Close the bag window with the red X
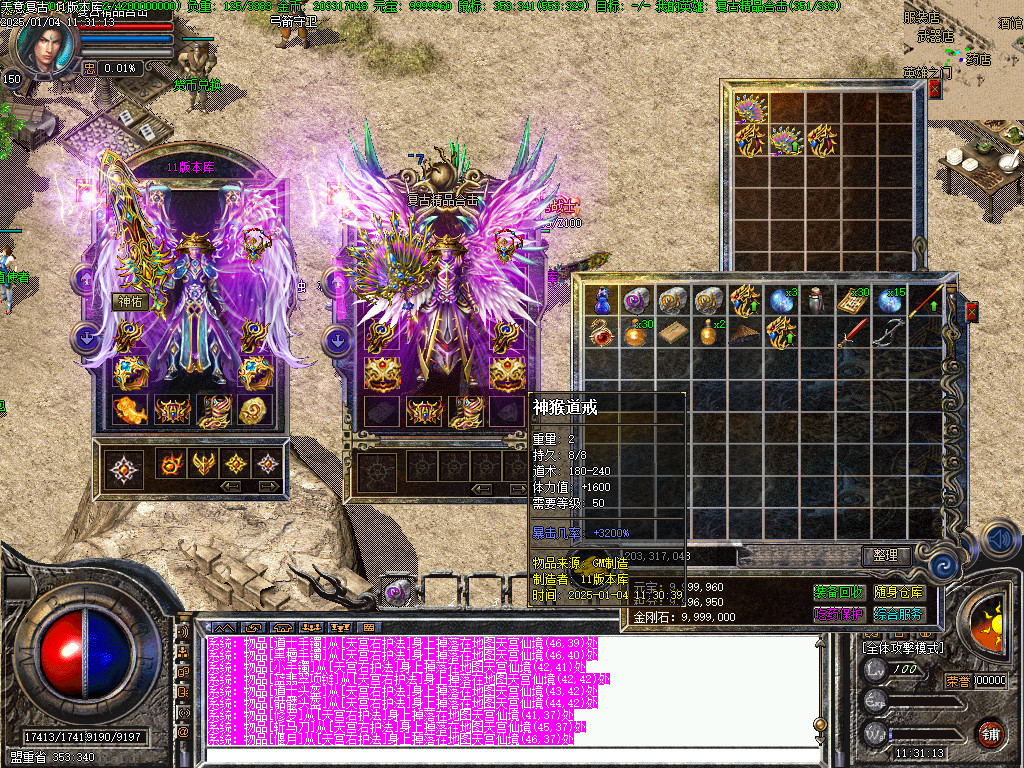This screenshot has width=1024, height=768. [x=970, y=312]
